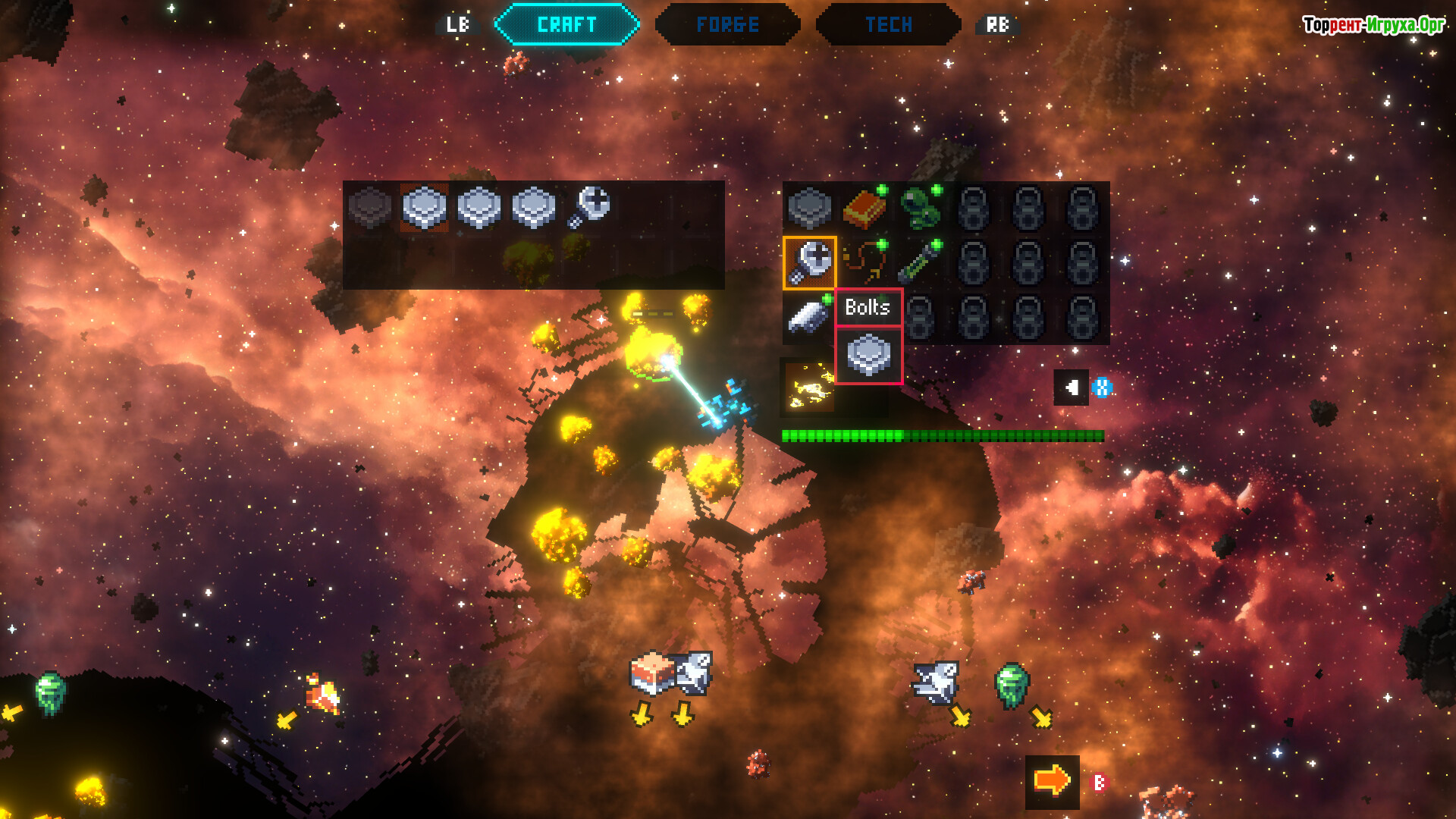
Task: Click the ingot ingredient under the Bolts tooltip
Action: click(x=868, y=356)
